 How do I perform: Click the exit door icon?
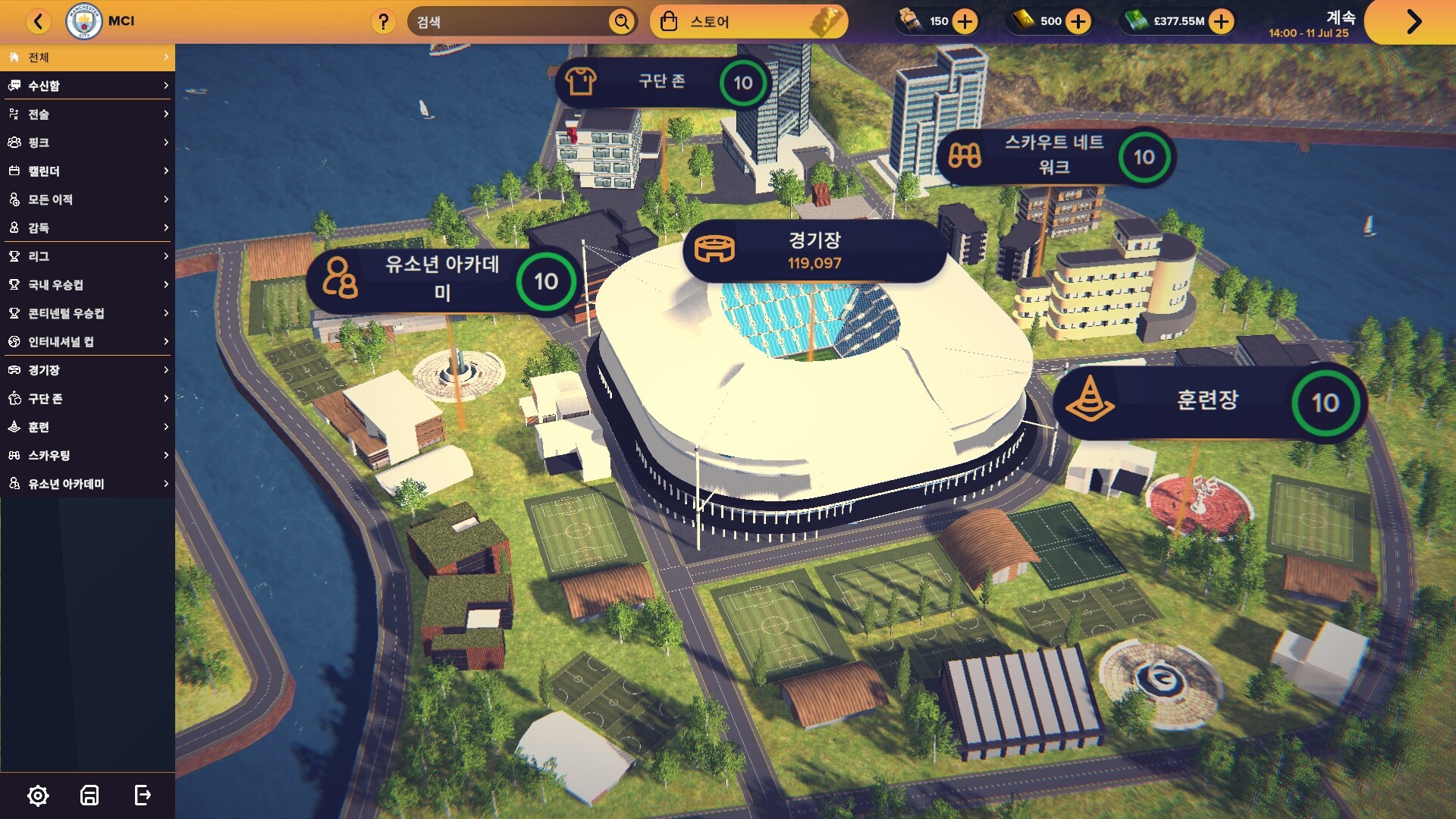(x=143, y=795)
